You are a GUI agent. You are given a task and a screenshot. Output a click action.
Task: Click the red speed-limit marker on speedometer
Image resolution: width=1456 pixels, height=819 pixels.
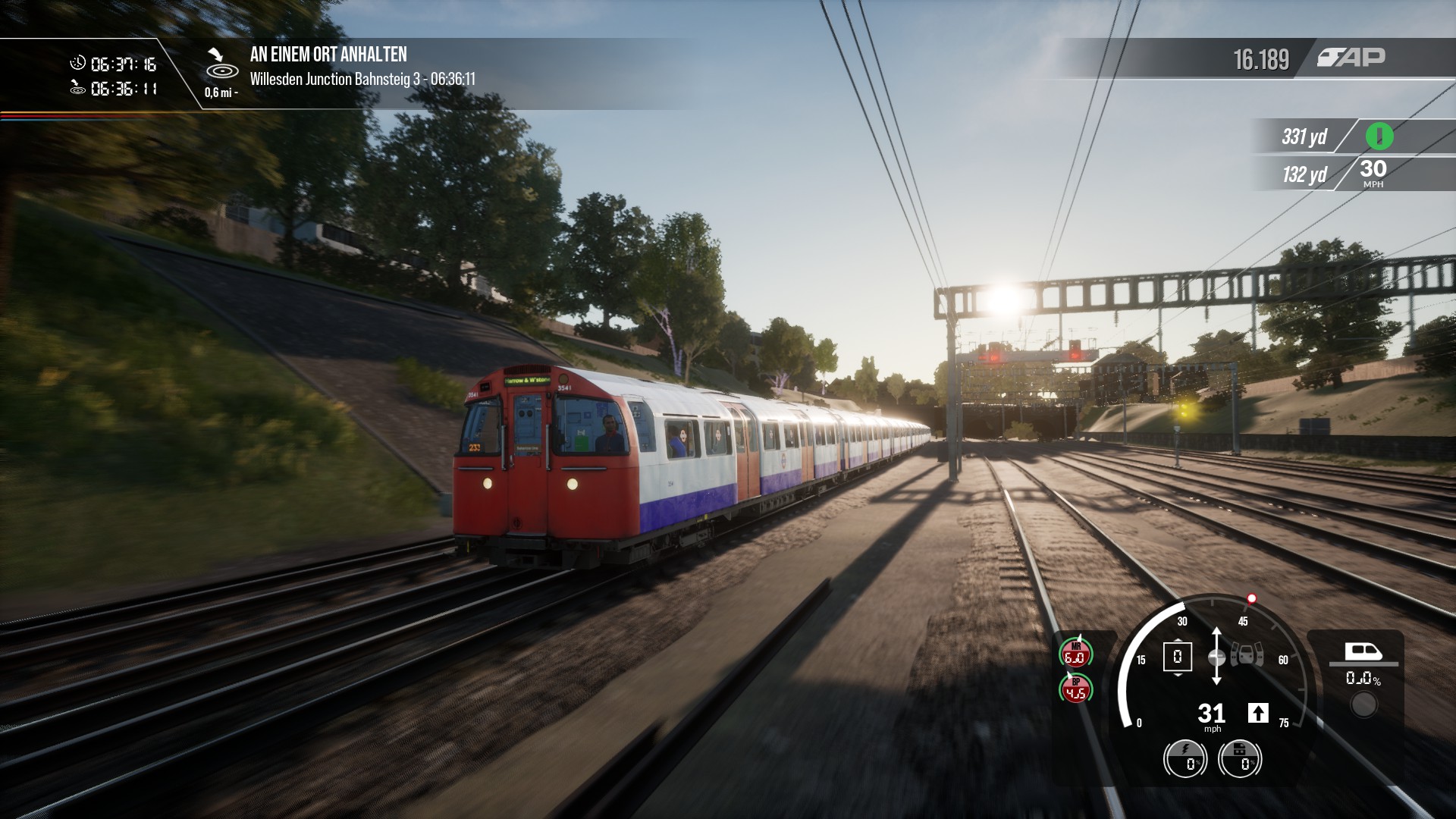[x=1251, y=598]
